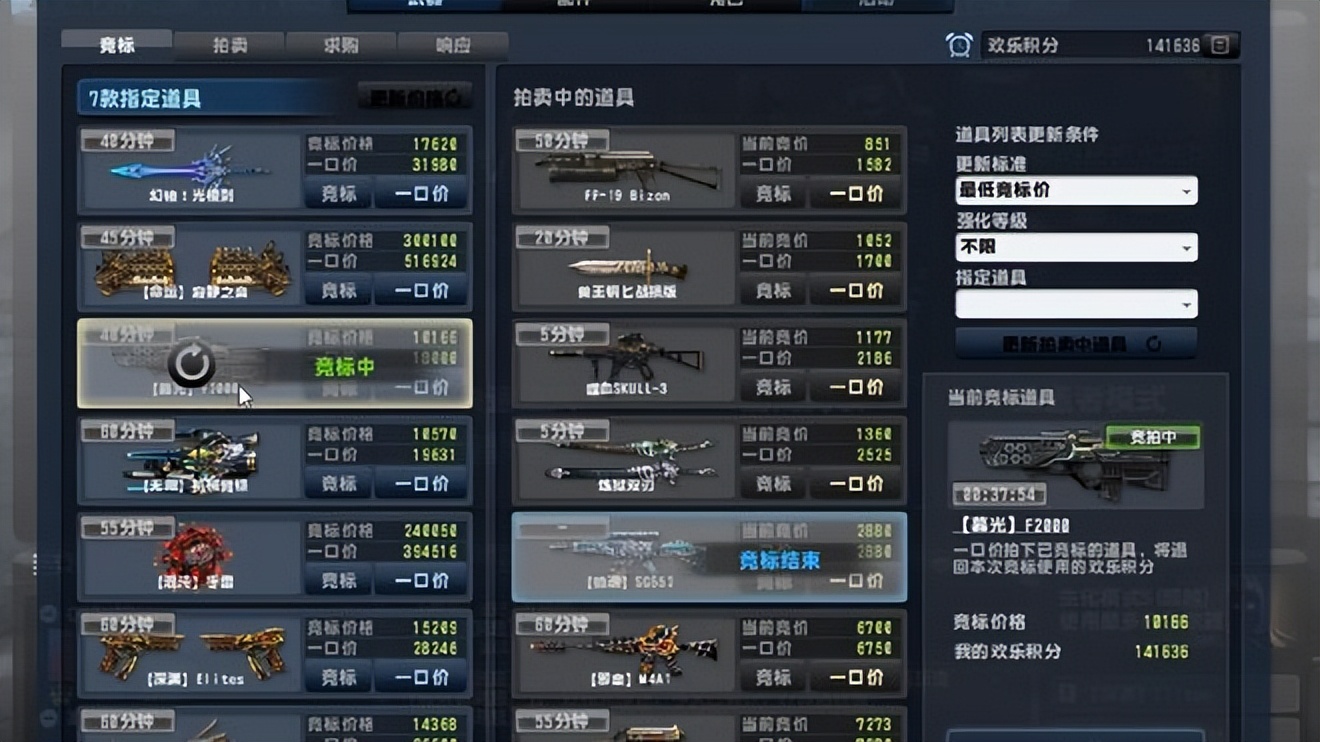
Task: Click the alarm clock icon beside 欢乐积分
Action: tap(960, 44)
